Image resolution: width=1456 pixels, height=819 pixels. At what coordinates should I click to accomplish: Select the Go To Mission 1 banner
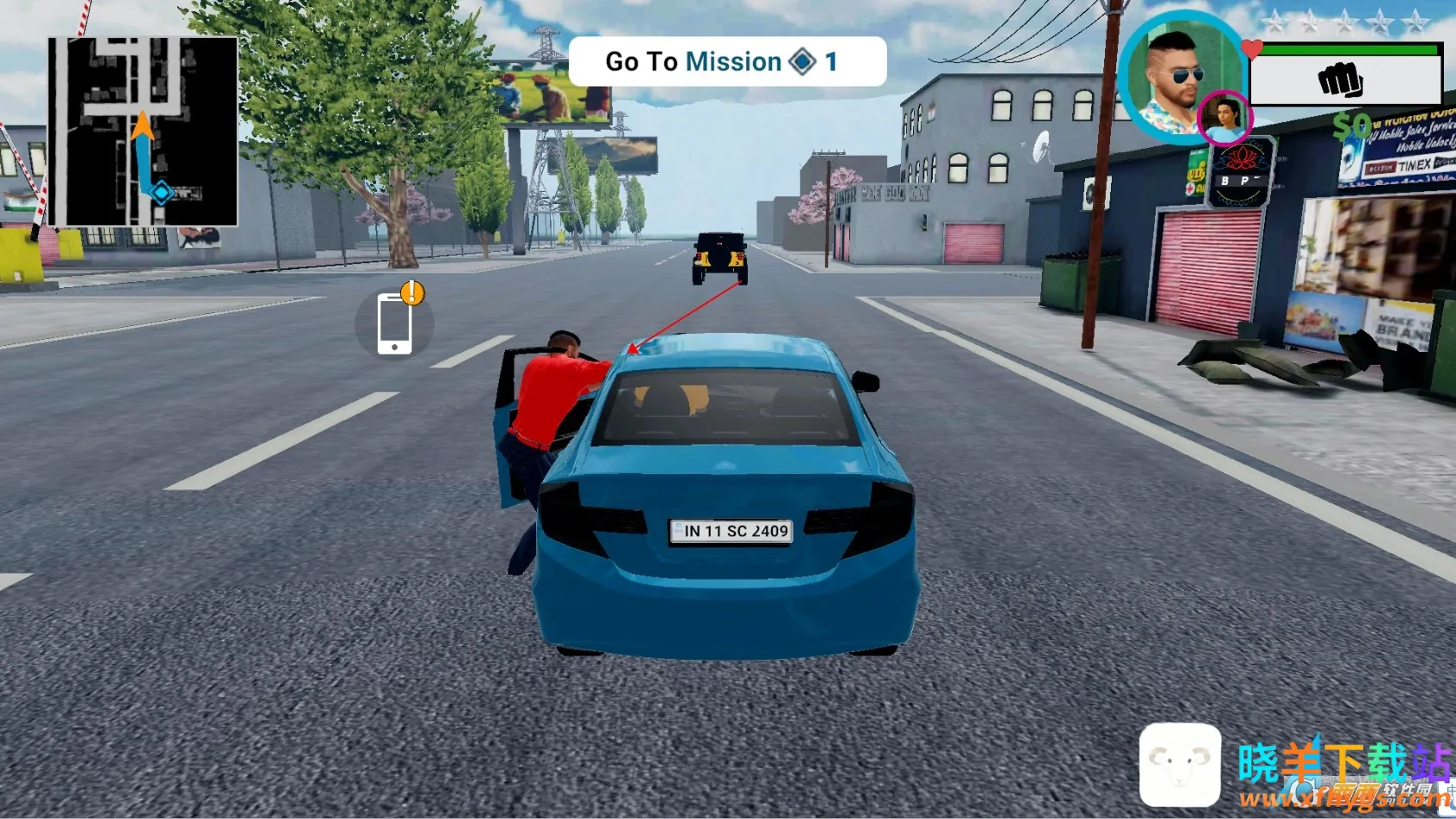(727, 62)
